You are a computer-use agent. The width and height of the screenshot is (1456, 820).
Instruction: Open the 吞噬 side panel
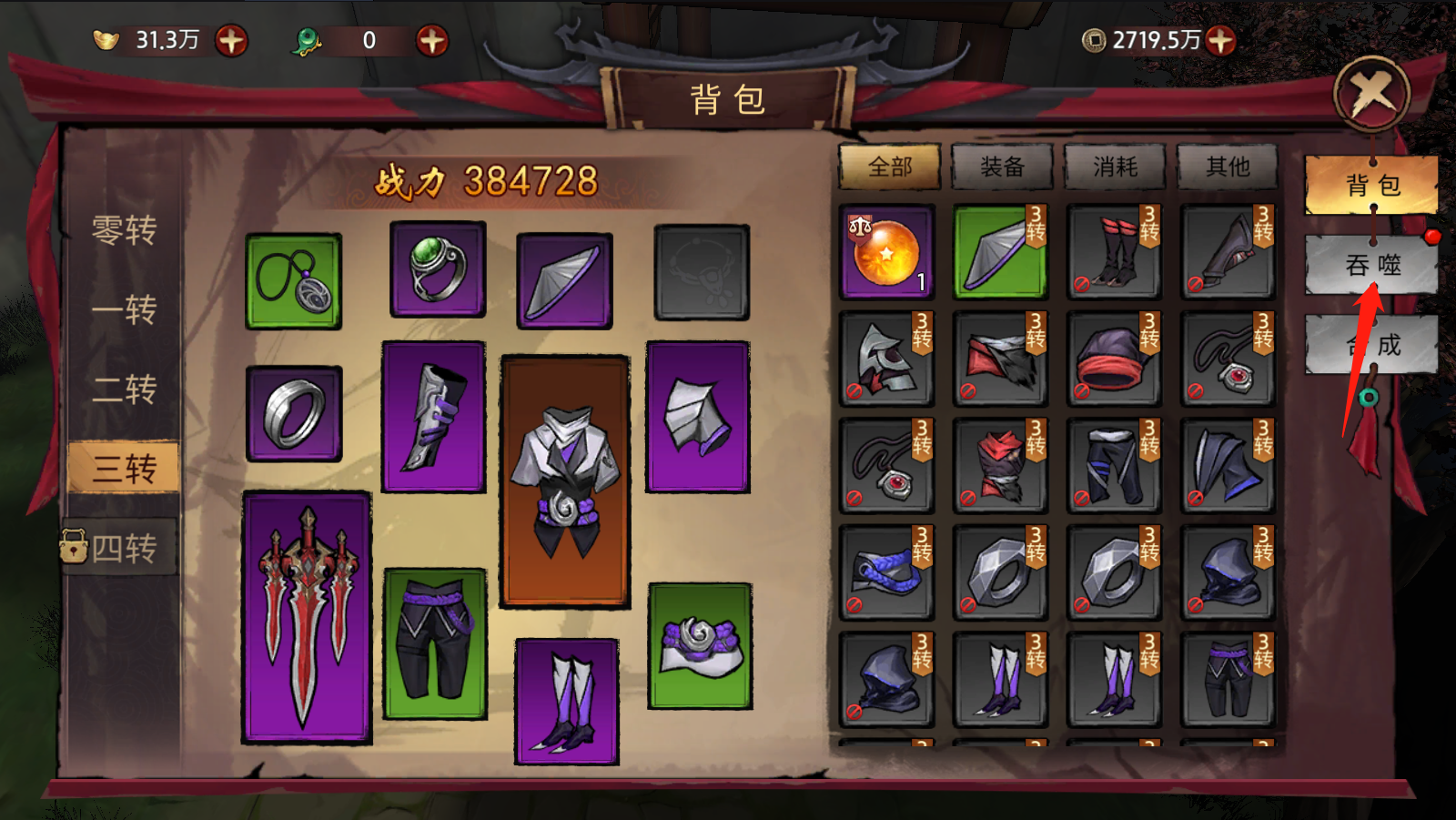(1371, 265)
